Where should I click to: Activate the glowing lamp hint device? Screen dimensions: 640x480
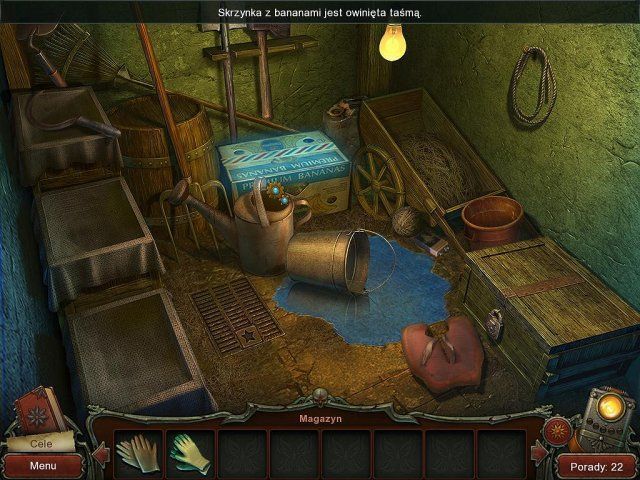(607, 413)
